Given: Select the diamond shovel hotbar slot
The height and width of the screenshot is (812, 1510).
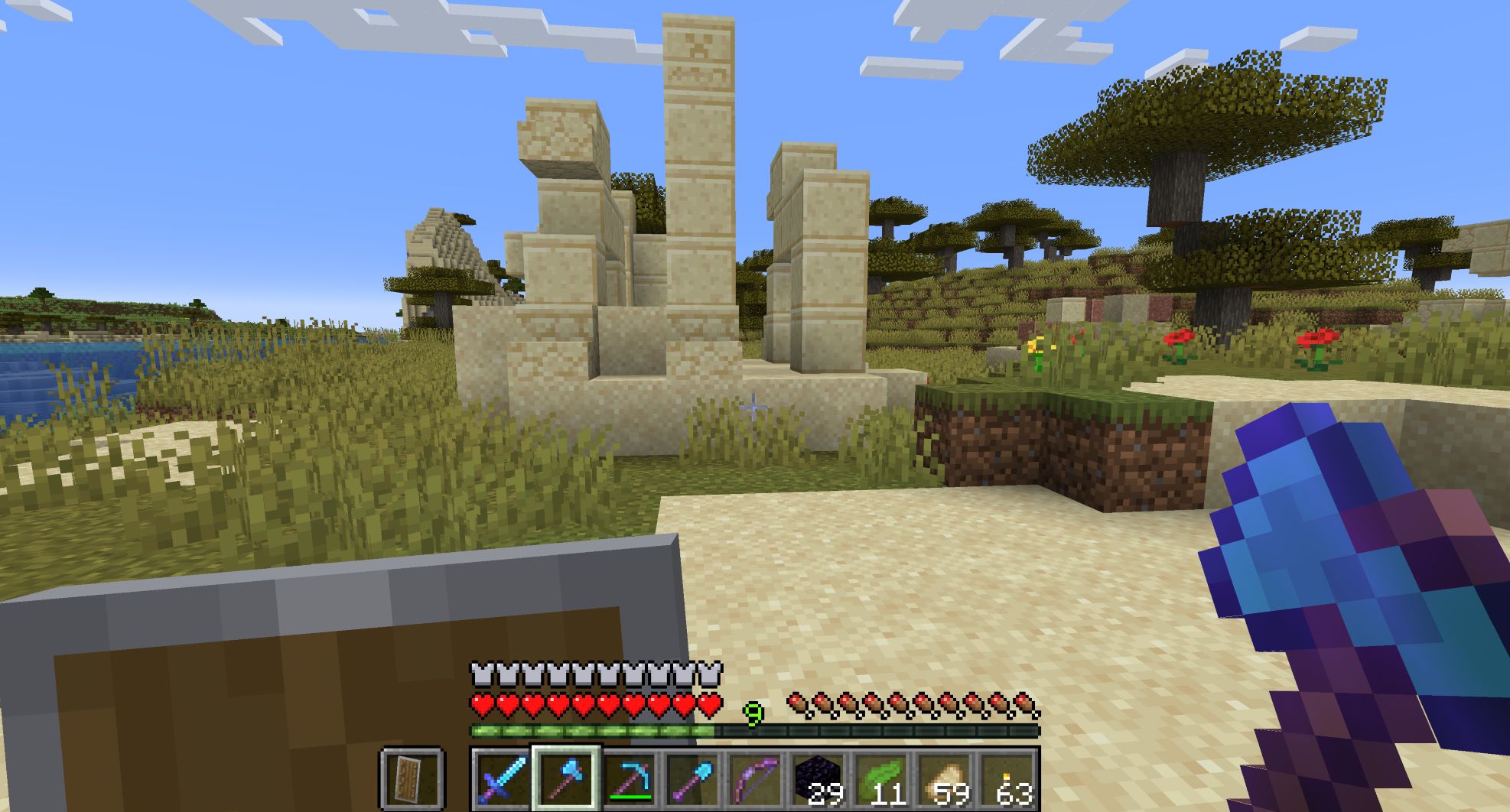Looking at the screenshot, I should (x=692, y=780).
